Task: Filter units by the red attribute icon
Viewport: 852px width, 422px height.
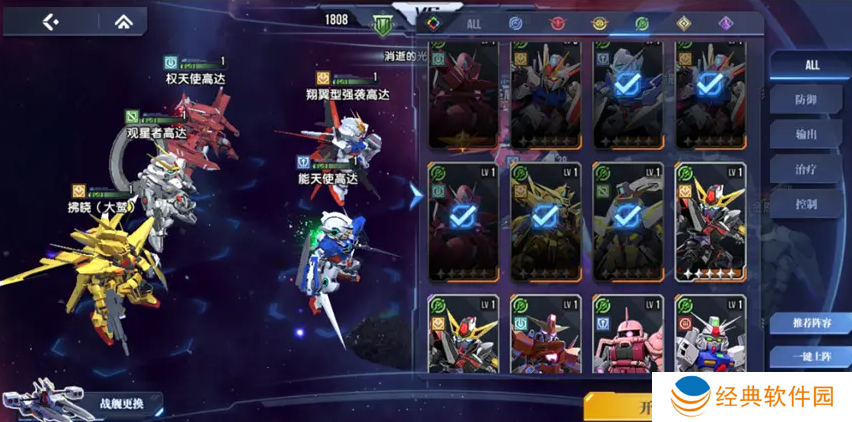Action: [555, 23]
